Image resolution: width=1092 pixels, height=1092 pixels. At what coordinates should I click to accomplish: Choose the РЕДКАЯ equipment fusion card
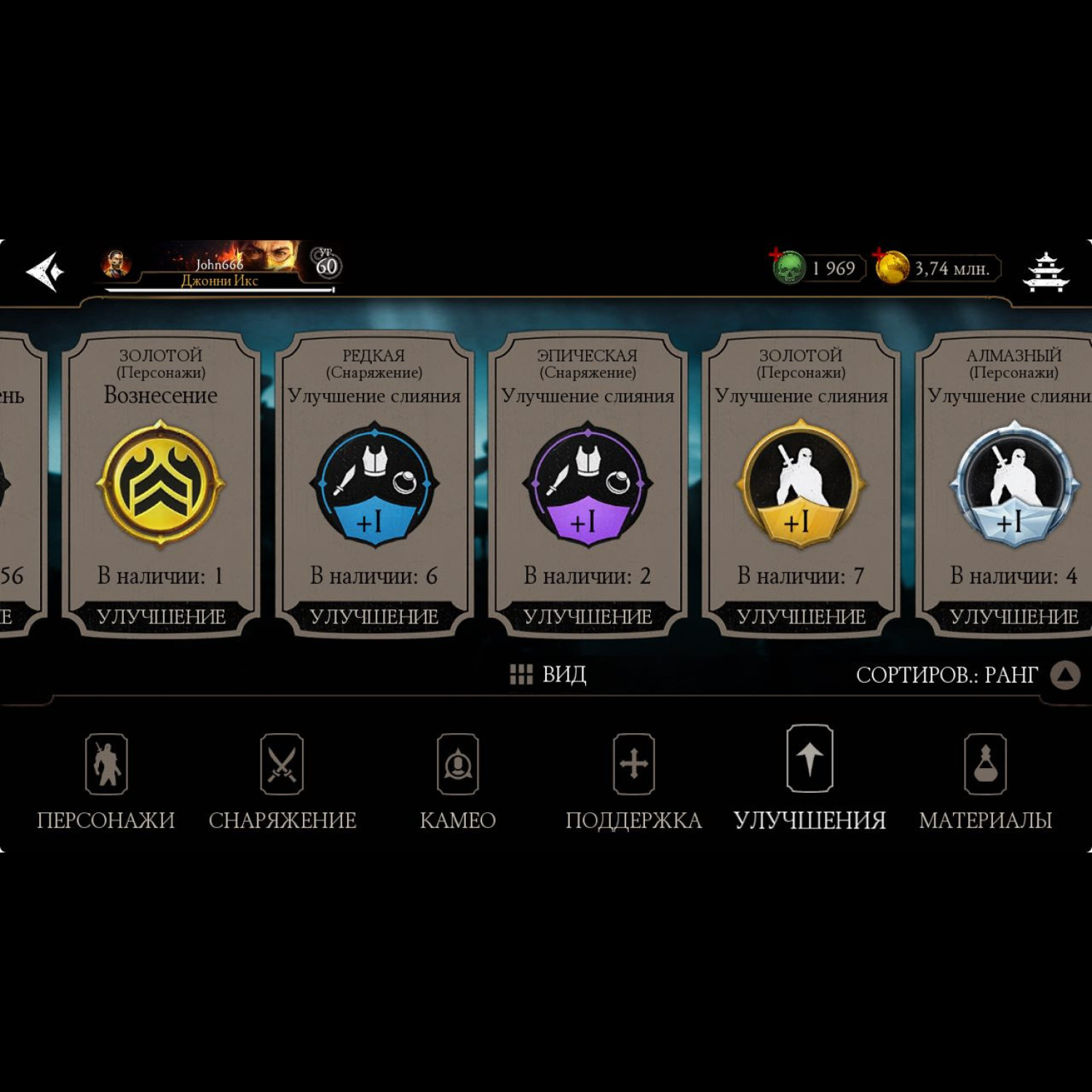(x=374, y=484)
